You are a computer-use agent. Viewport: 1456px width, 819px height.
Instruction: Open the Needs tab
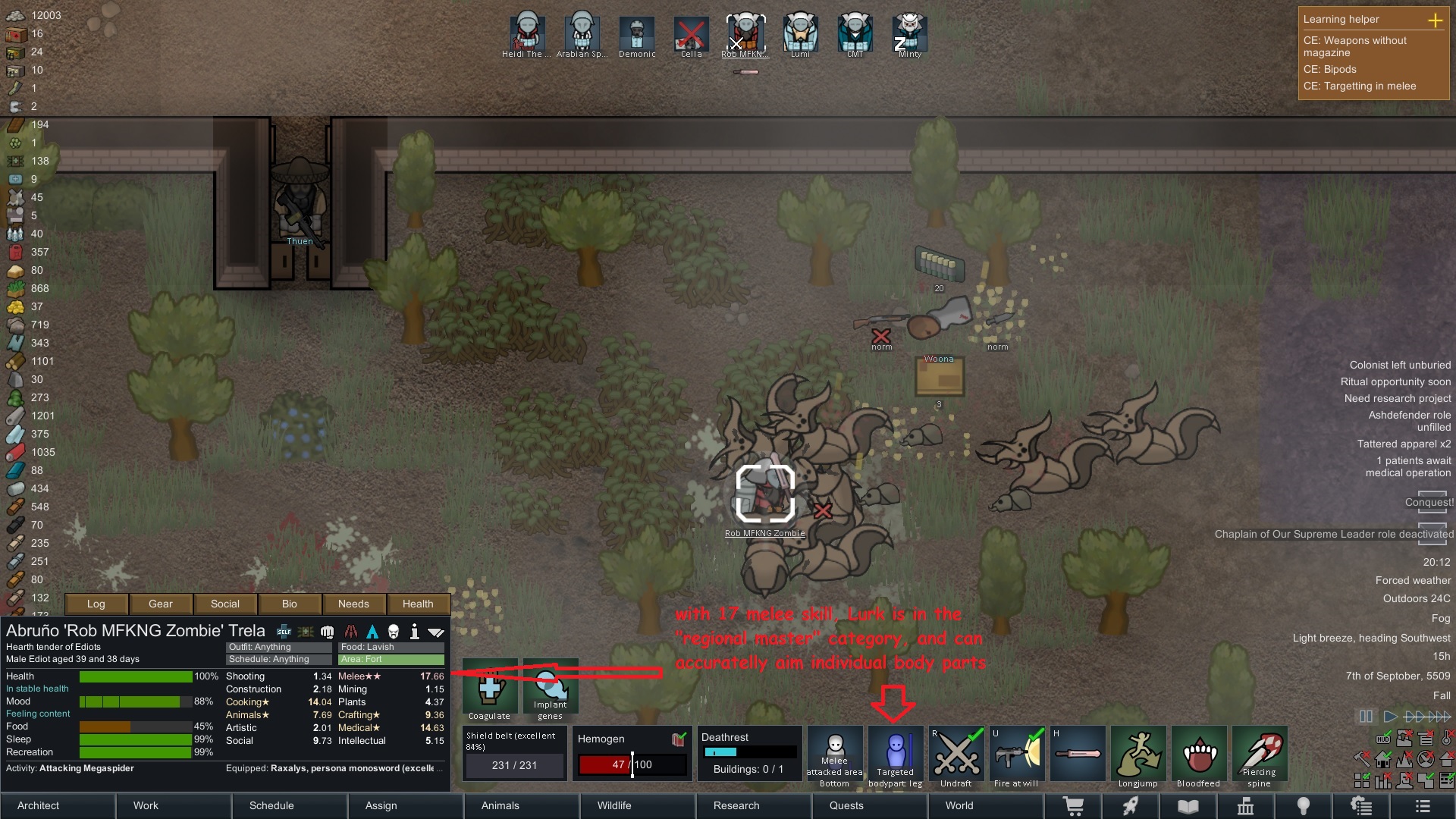pyautogui.click(x=353, y=604)
